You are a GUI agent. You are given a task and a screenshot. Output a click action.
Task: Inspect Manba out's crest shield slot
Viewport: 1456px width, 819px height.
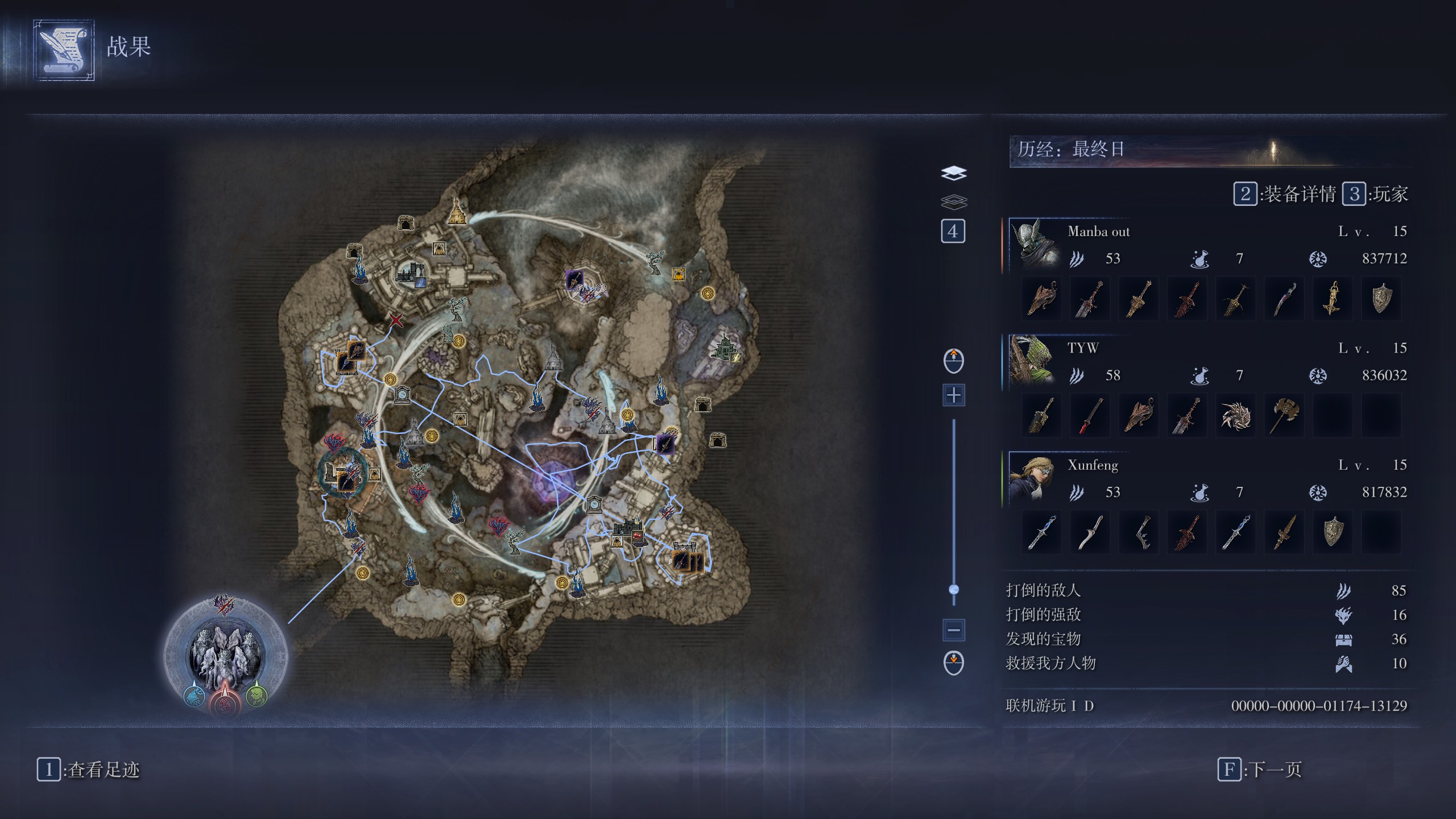(x=1381, y=298)
